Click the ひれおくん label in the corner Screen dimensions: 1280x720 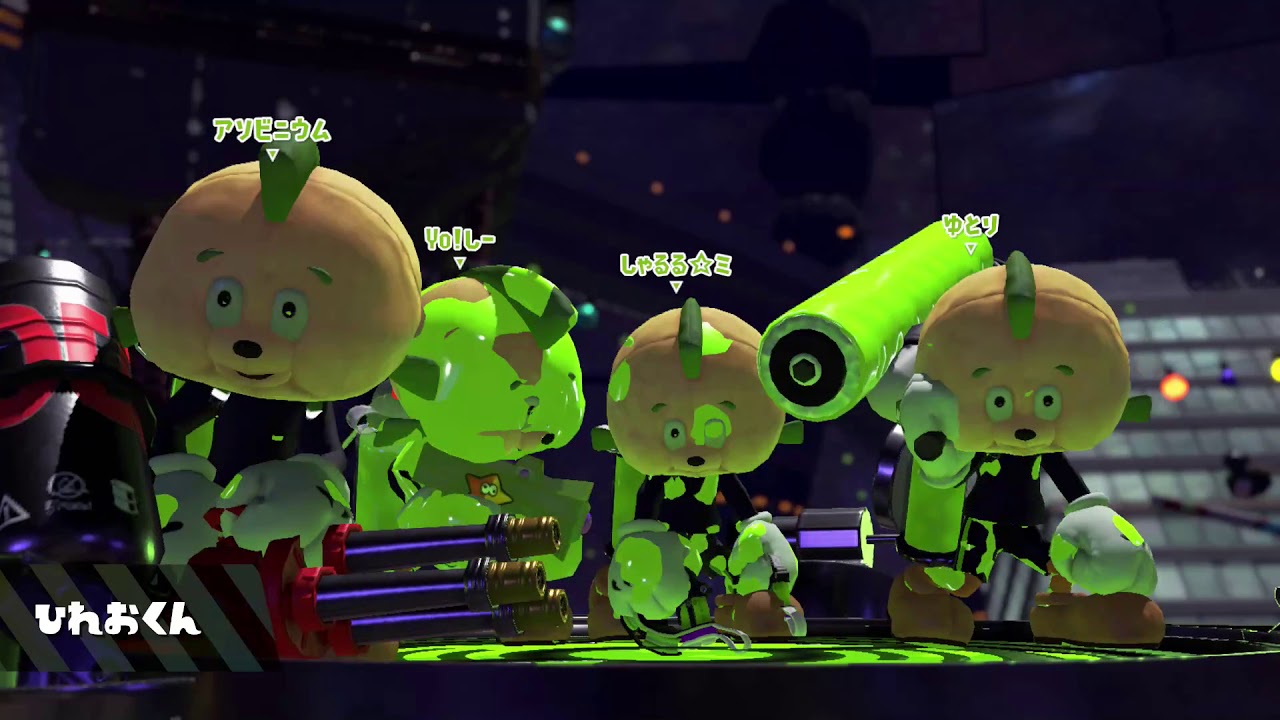coord(118,618)
